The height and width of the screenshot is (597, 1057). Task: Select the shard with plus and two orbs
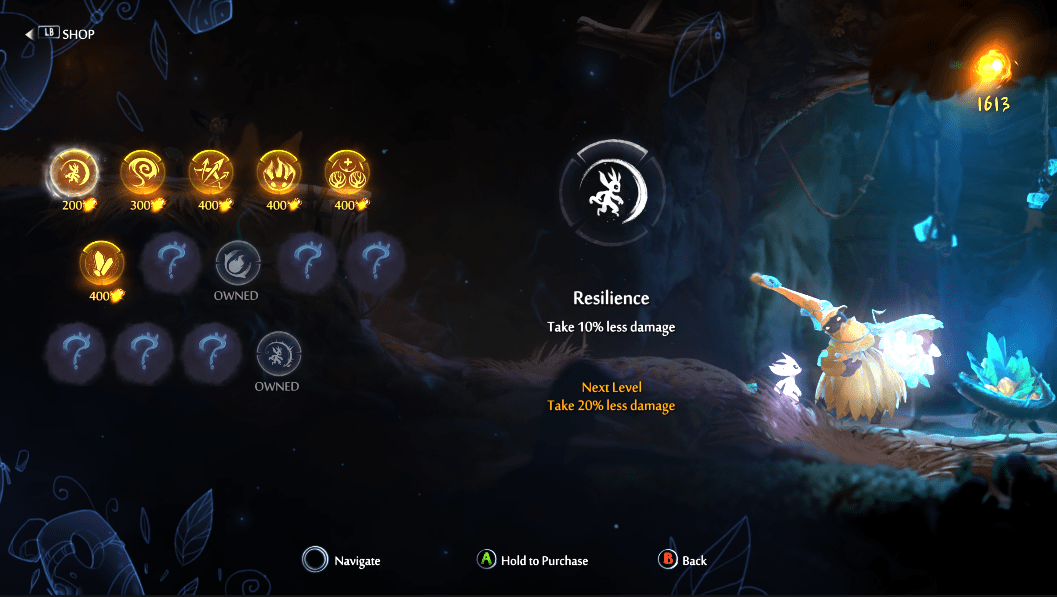pyautogui.click(x=347, y=173)
